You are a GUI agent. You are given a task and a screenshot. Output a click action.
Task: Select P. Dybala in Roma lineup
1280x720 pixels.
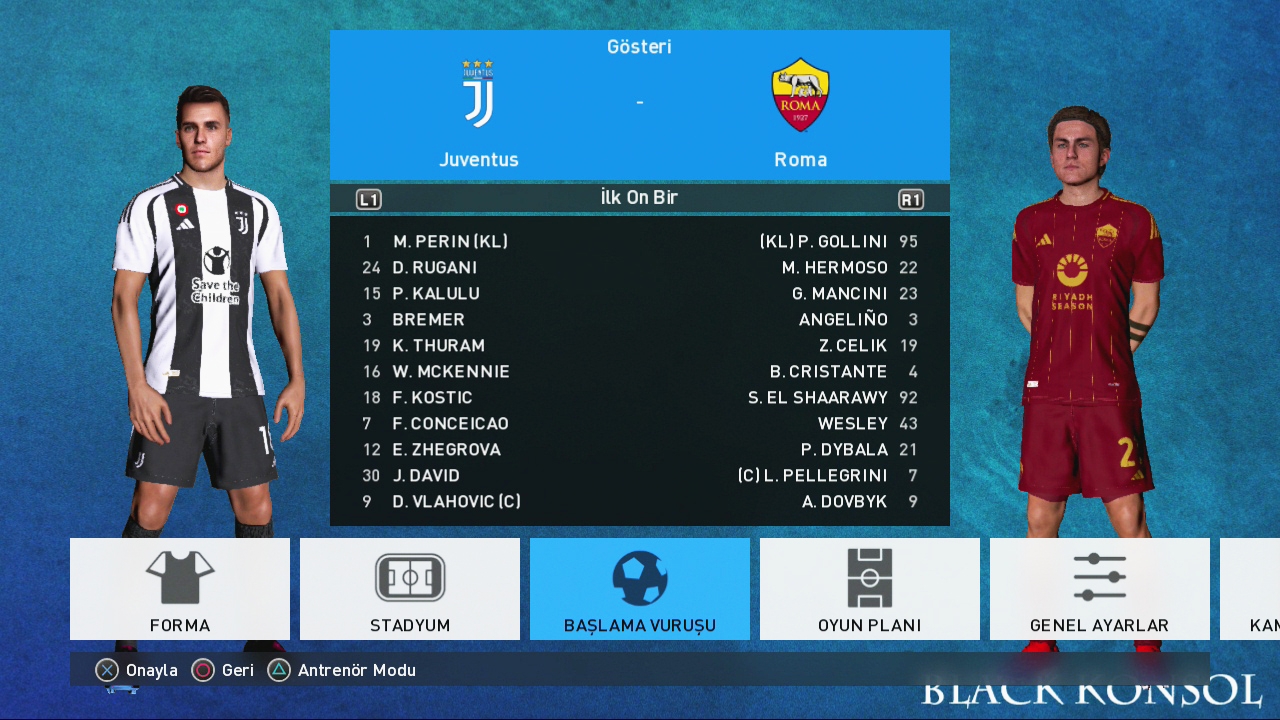point(844,449)
